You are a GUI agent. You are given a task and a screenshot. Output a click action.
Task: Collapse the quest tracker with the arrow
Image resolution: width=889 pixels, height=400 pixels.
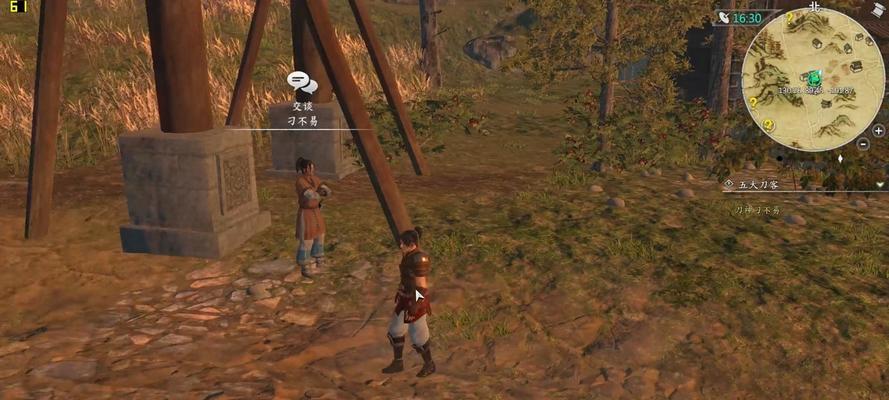point(880,184)
